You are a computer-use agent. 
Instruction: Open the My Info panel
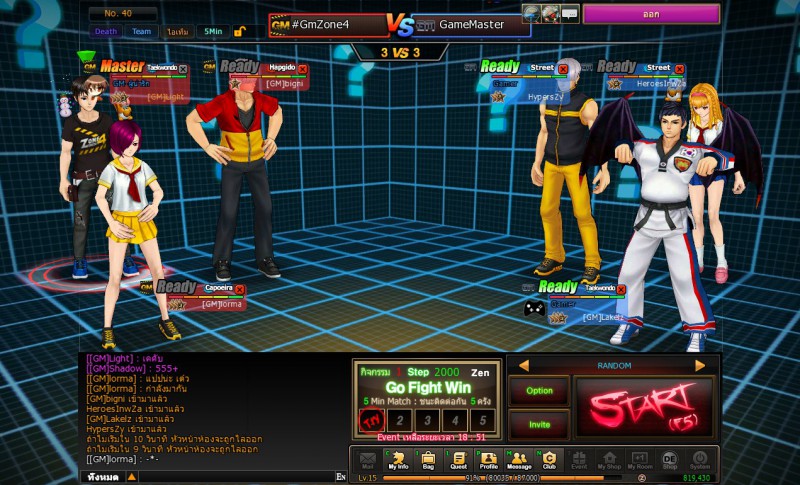pos(398,460)
